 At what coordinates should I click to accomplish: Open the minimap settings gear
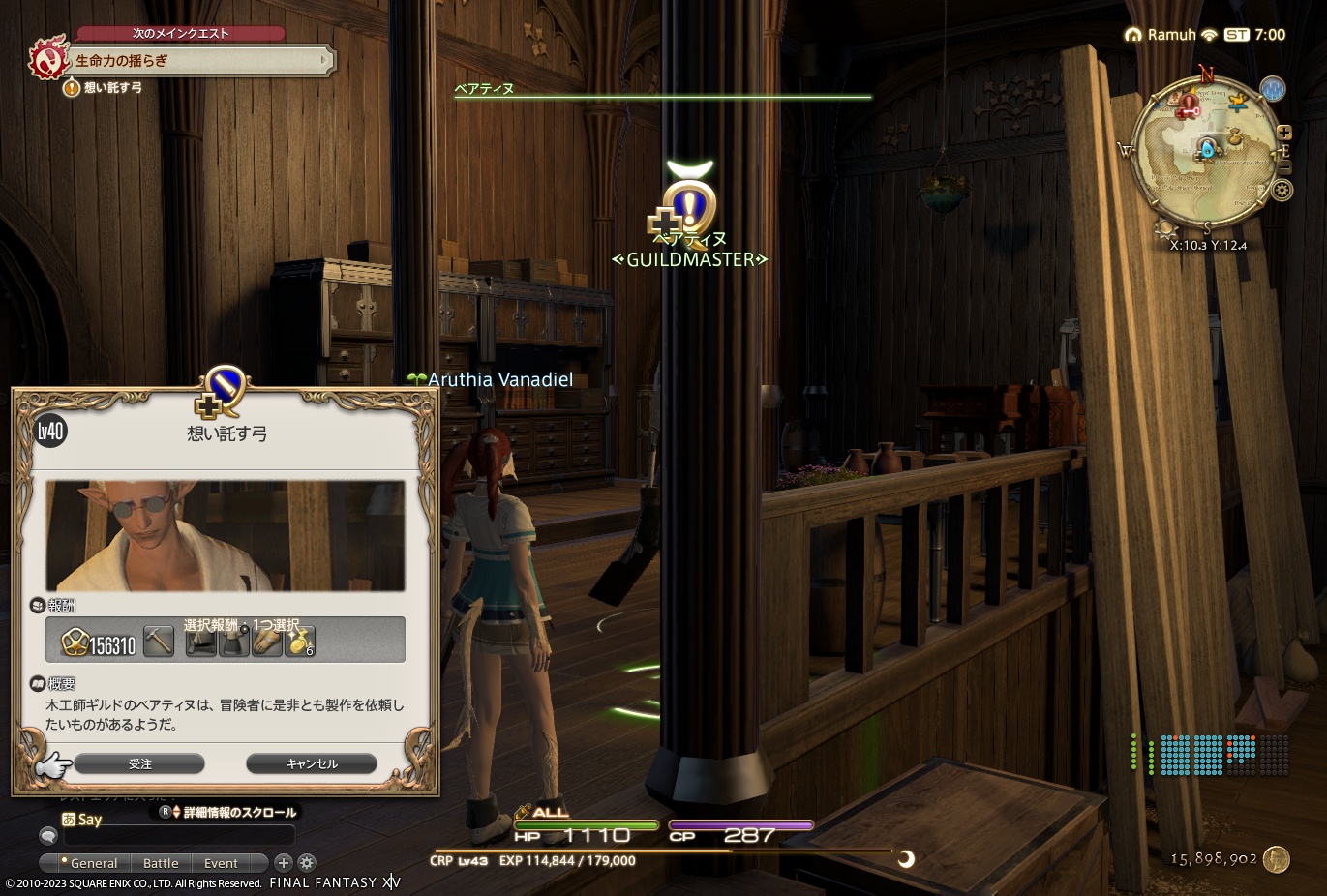pos(1282,192)
